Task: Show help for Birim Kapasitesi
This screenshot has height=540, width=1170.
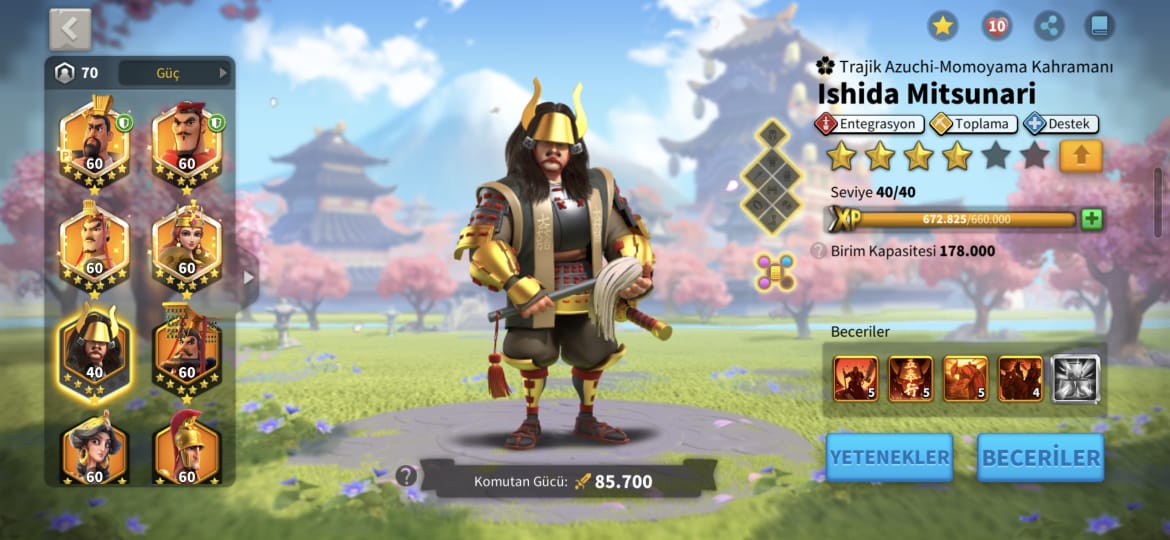Action: click(x=818, y=251)
